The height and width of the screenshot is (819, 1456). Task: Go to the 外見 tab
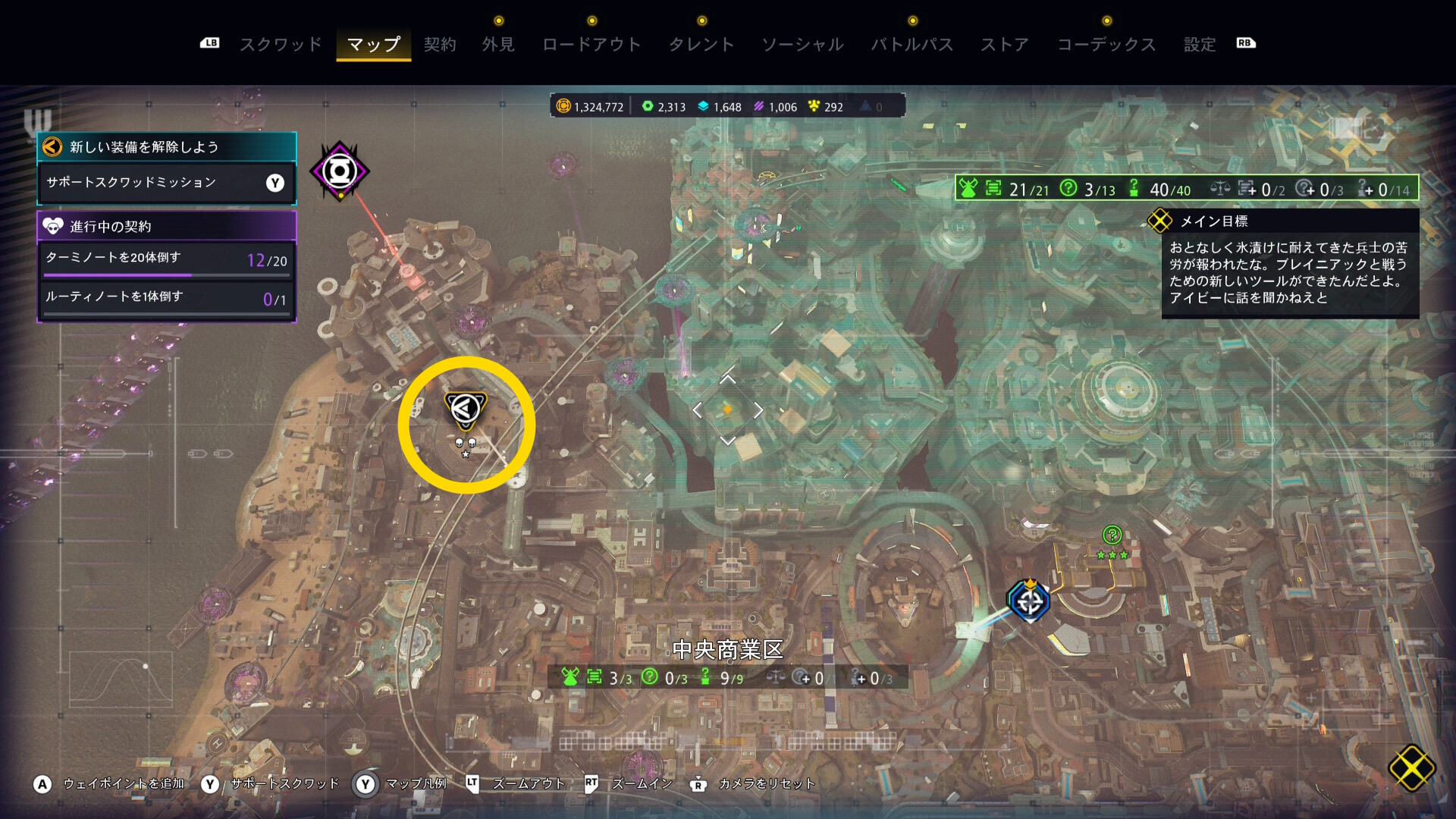498,45
